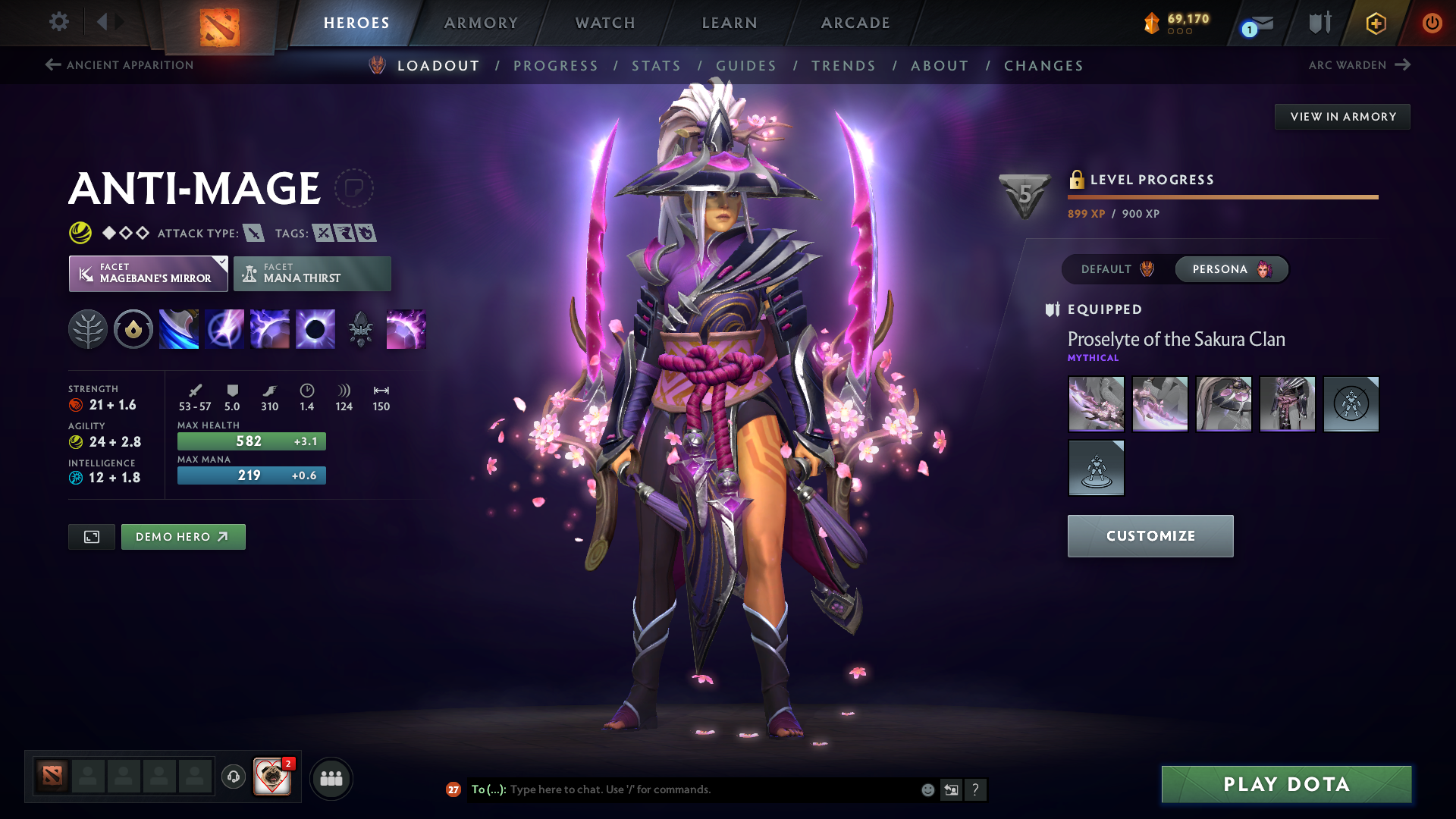Screen dimensions: 1456x819
Task: Switch loadout to Default appearance
Action: pos(1113,269)
